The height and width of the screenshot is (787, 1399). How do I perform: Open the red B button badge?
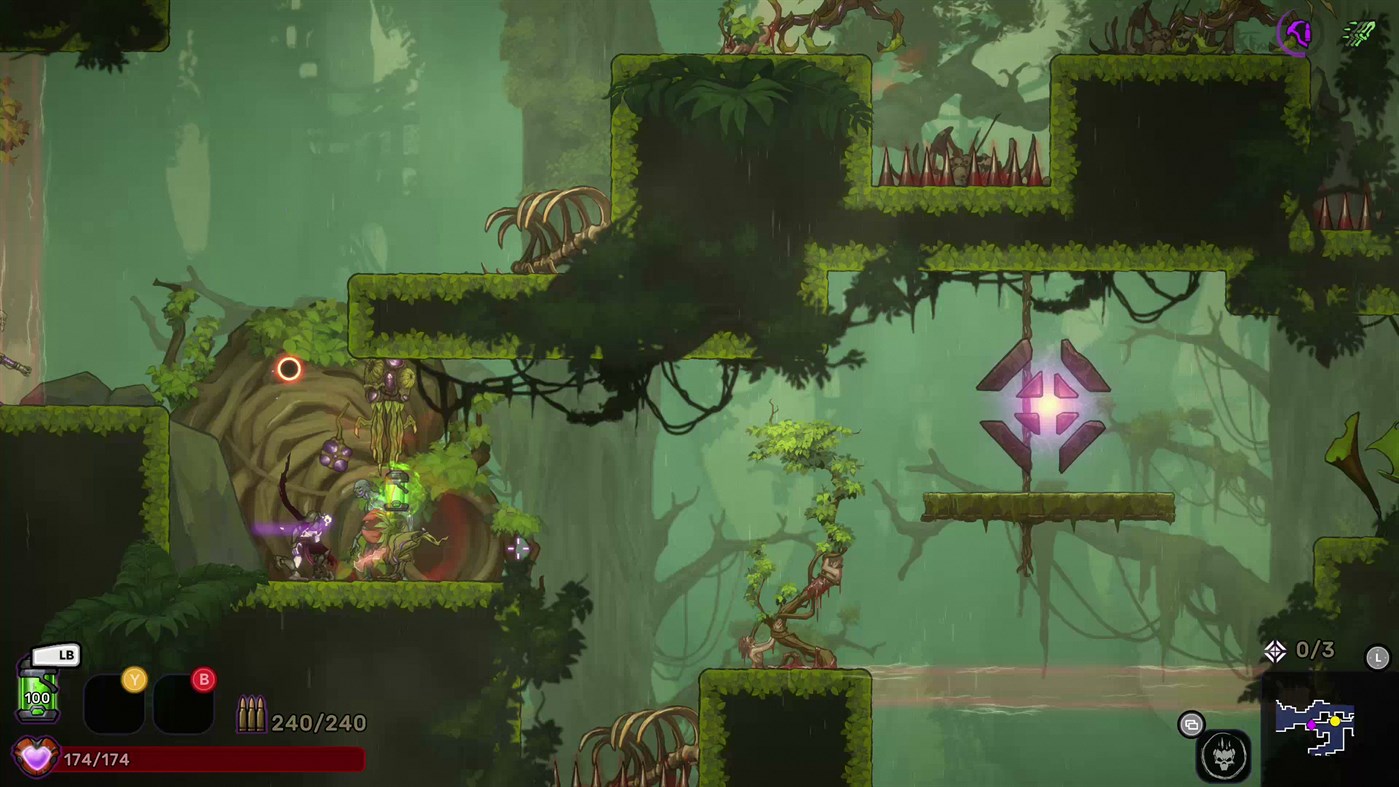[206, 678]
